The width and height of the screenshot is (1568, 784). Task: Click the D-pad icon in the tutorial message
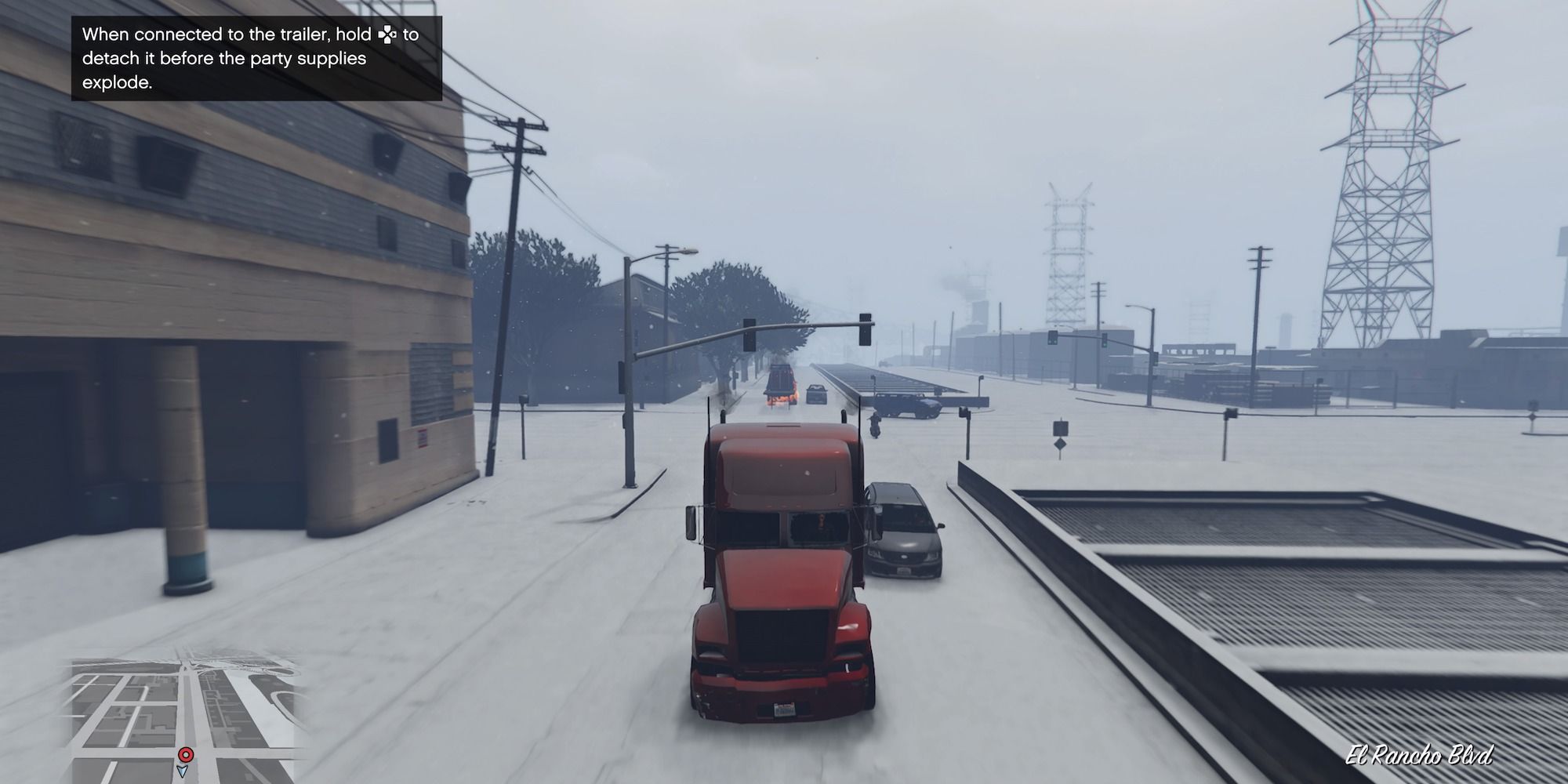click(387, 34)
